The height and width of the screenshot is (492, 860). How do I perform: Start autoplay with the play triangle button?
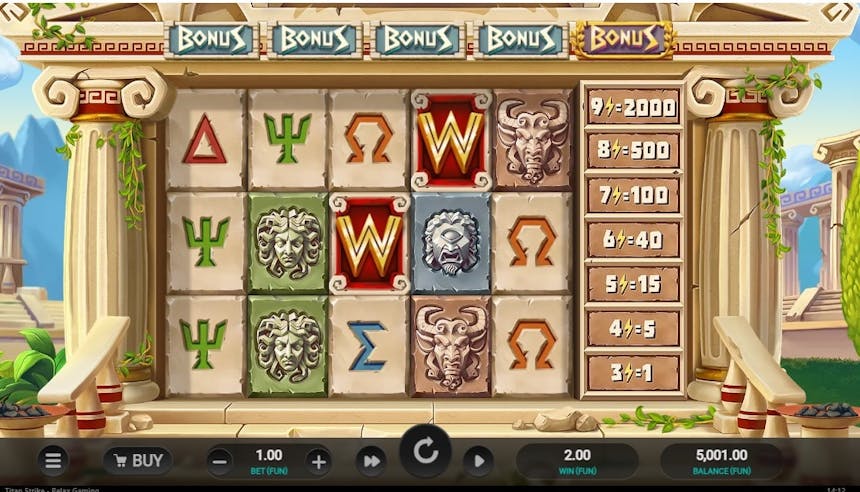coord(478,461)
